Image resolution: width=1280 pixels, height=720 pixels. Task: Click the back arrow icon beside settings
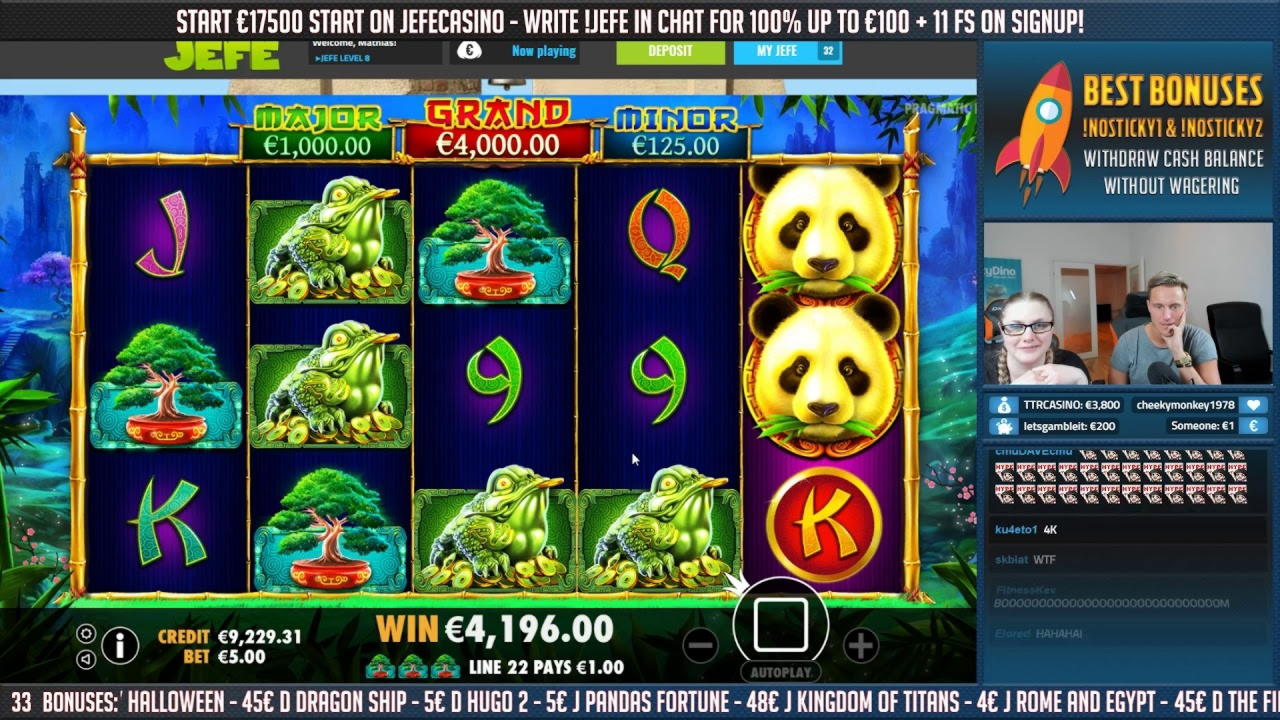click(x=86, y=660)
